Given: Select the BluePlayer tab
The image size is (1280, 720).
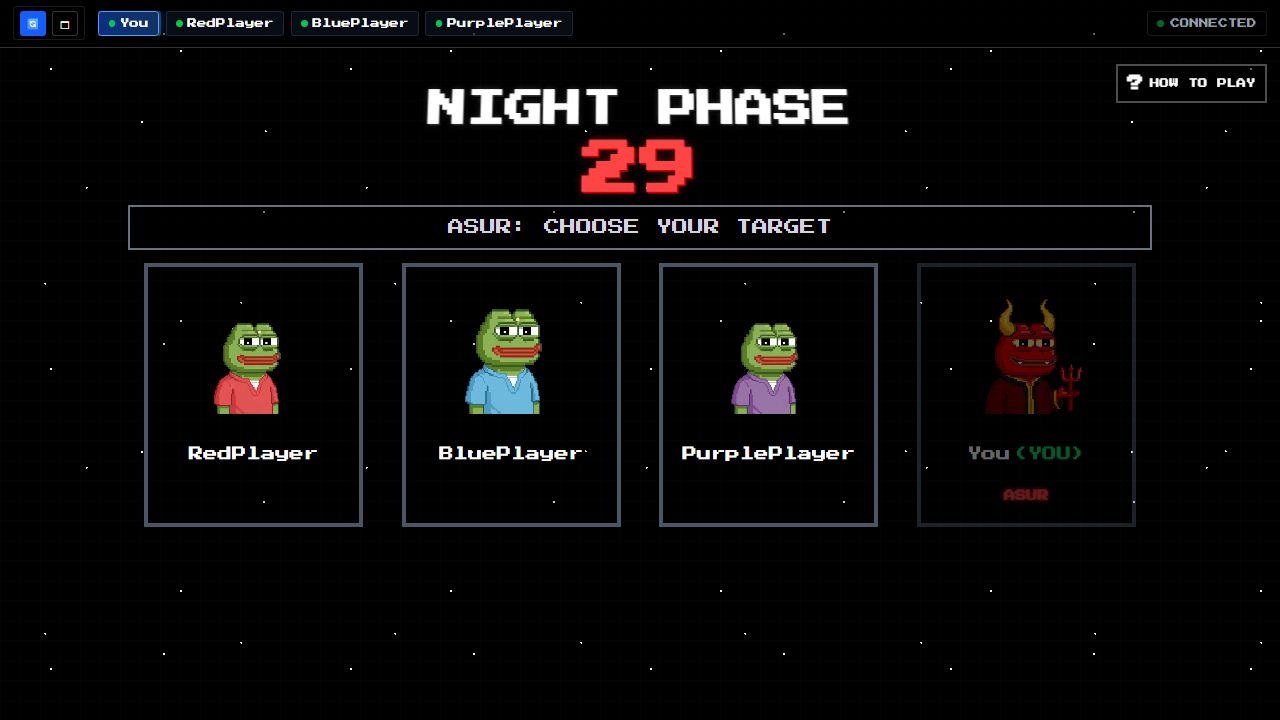Looking at the screenshot, I should pyautogui.click(x=354, y=23).
